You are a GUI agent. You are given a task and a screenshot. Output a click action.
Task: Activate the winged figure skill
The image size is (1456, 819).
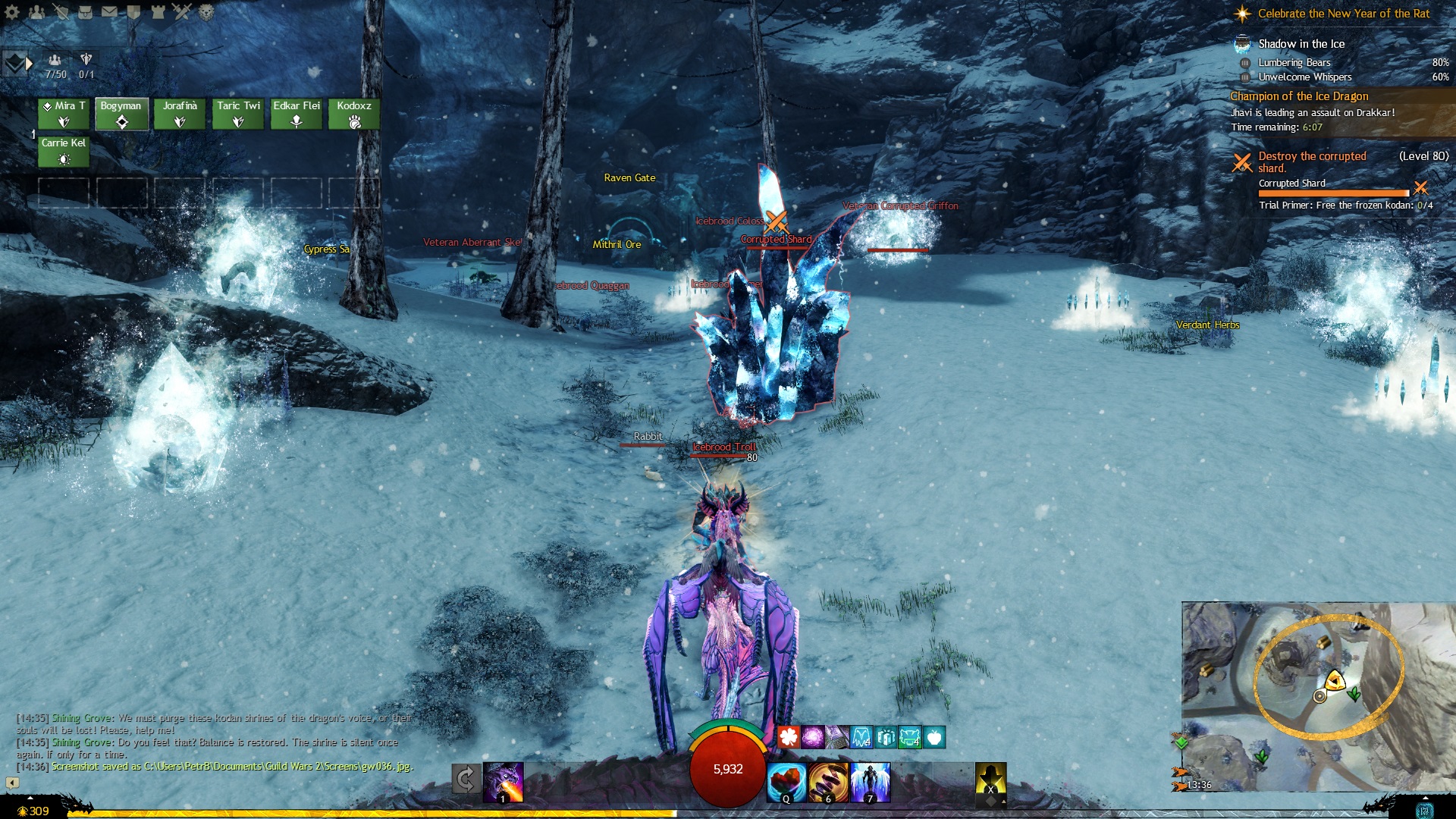[870, 782]
